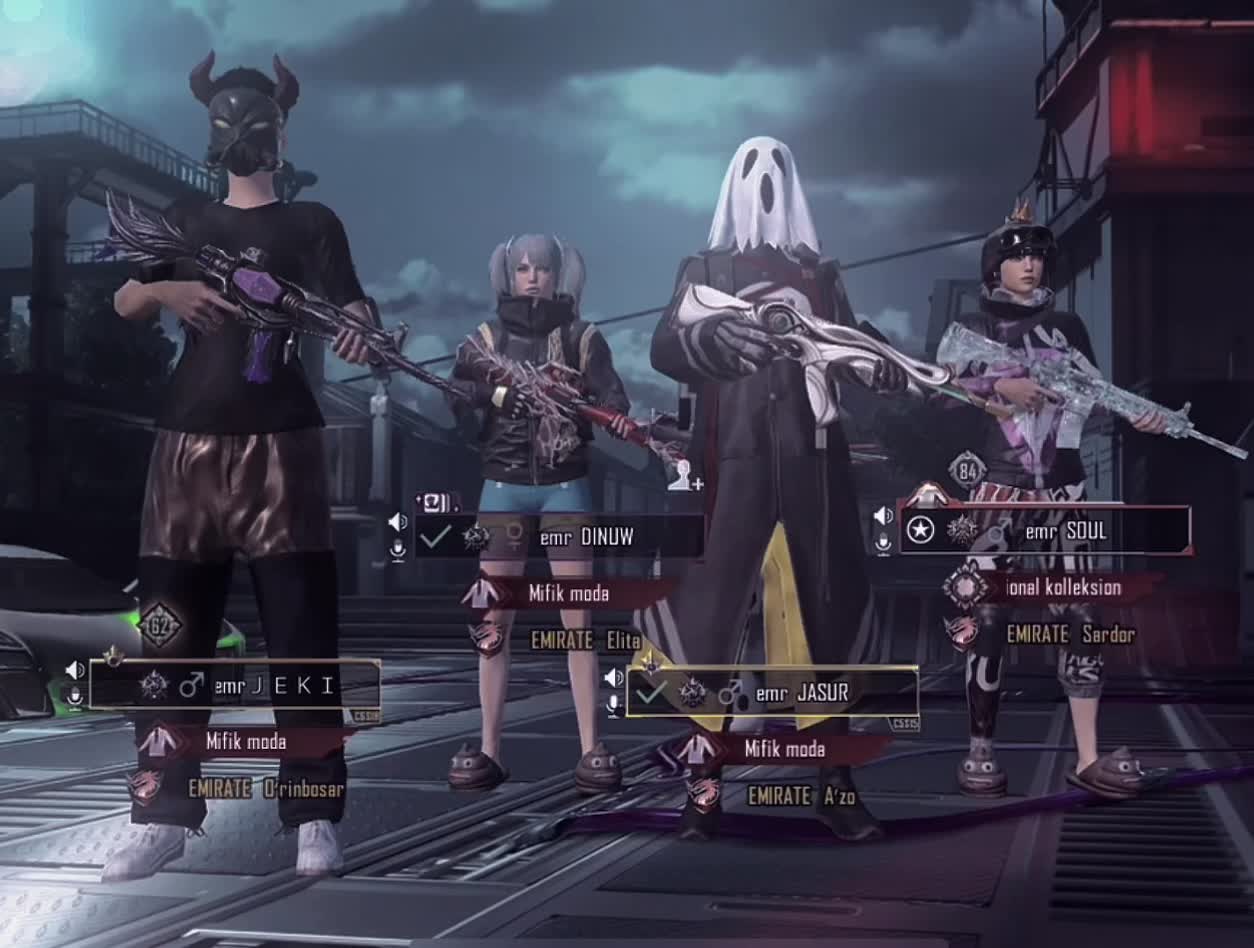
Task: Toggle microphone icon next to emr DINUW
Action: (x=398, y=548)
